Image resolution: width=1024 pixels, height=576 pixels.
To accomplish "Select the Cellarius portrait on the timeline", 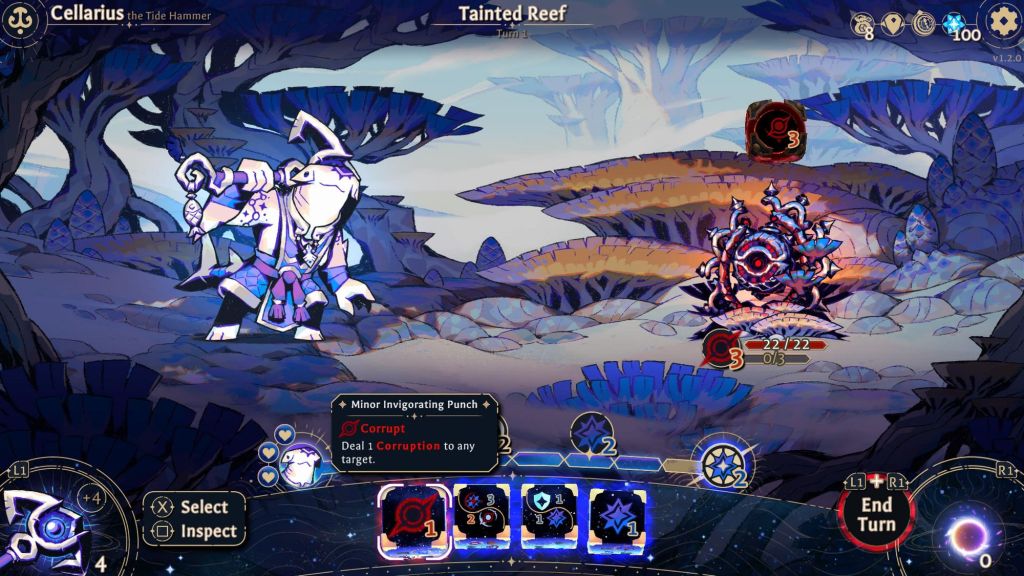I will point(301,463).
